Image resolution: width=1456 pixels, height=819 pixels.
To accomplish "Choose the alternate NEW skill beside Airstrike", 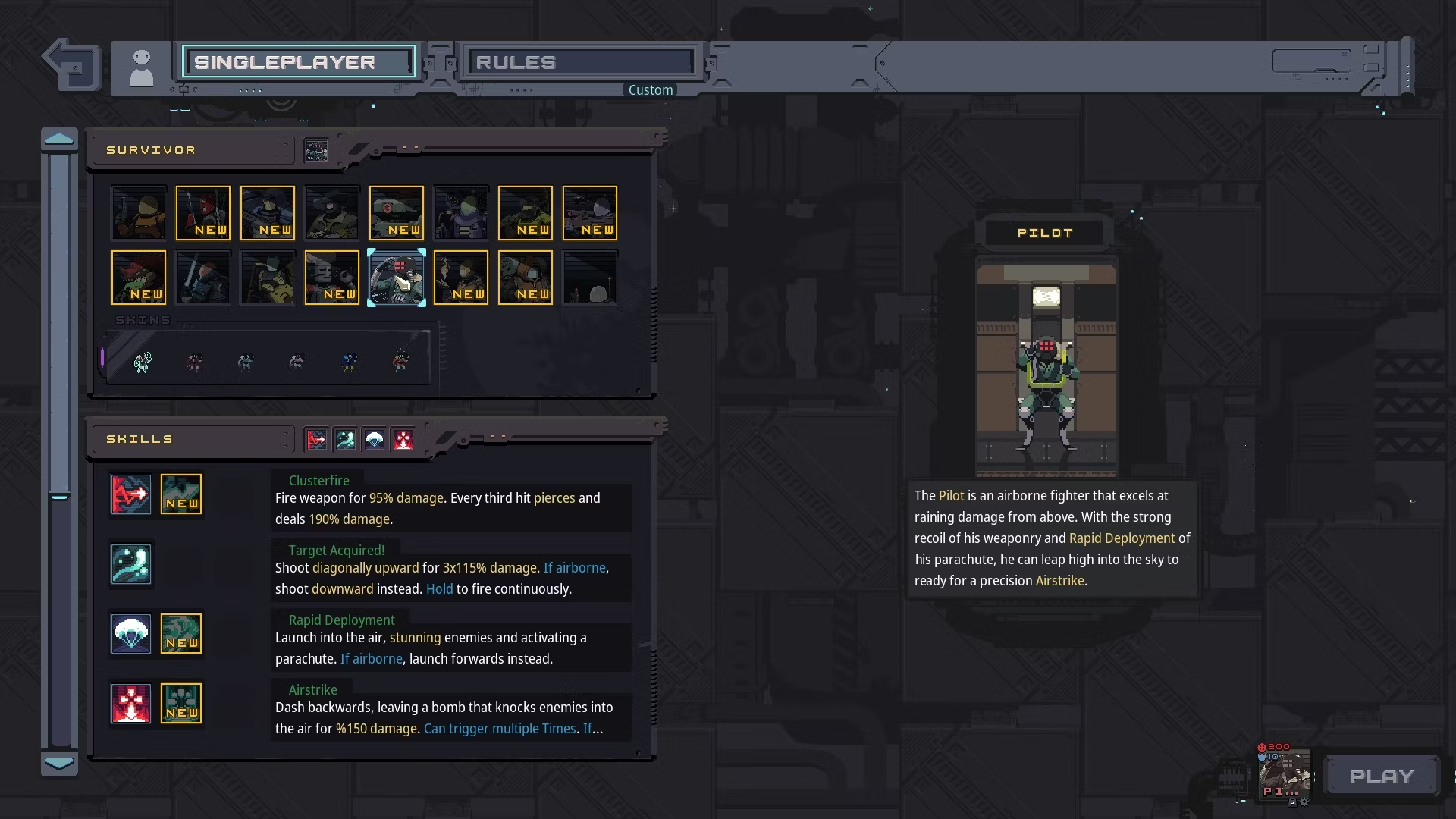I will pos(181,704).
